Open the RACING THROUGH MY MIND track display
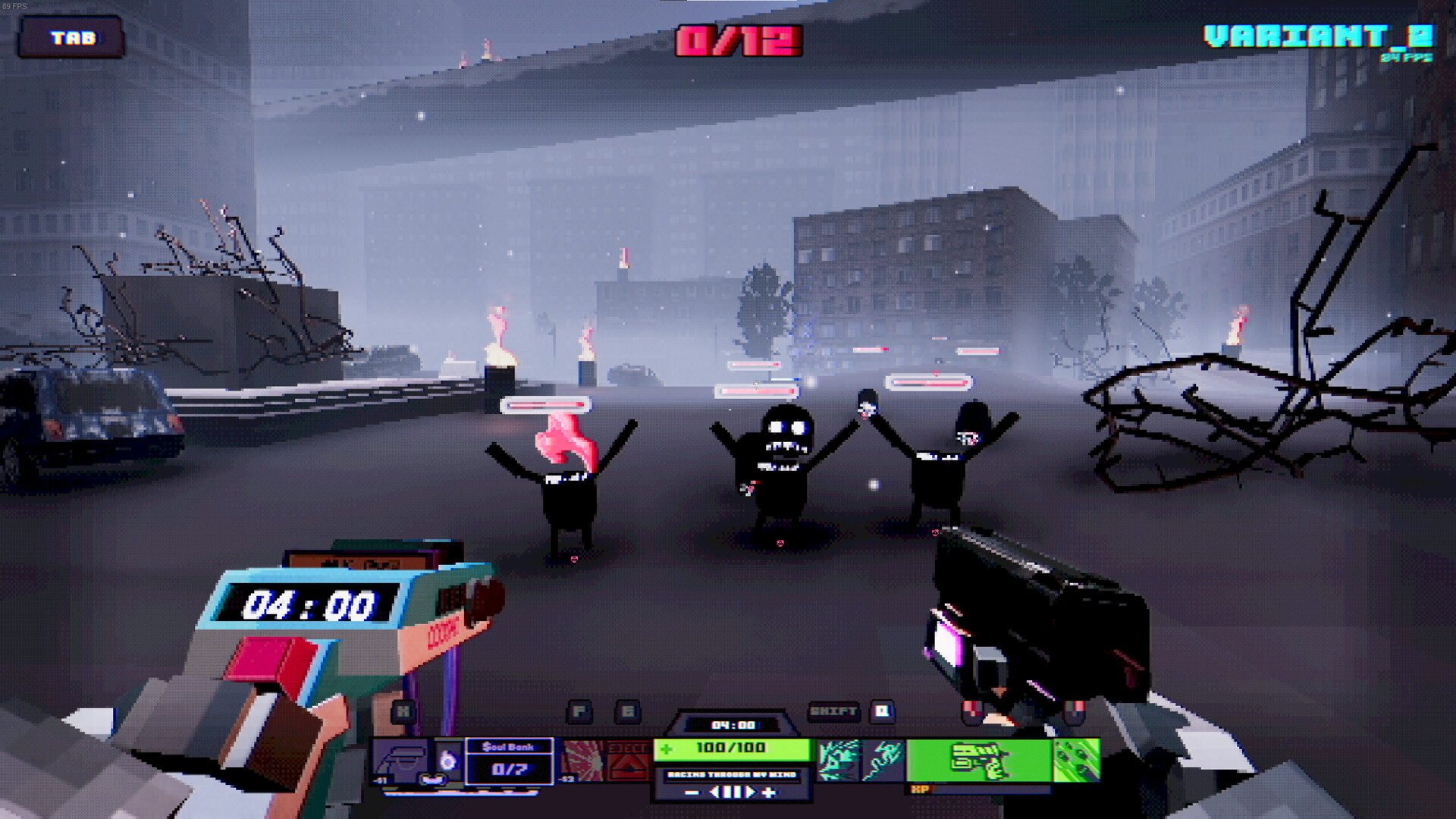The image size is (1456, 819). (732, 774)
